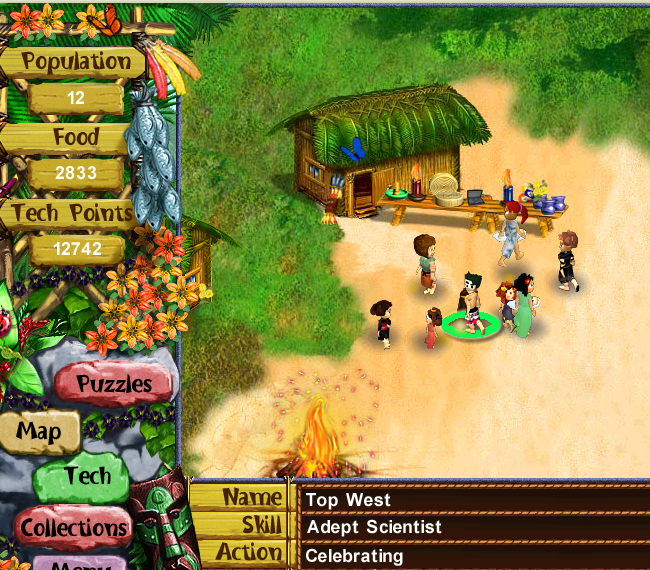Show the island Map
650x570 pixels.
click(40, 432)
